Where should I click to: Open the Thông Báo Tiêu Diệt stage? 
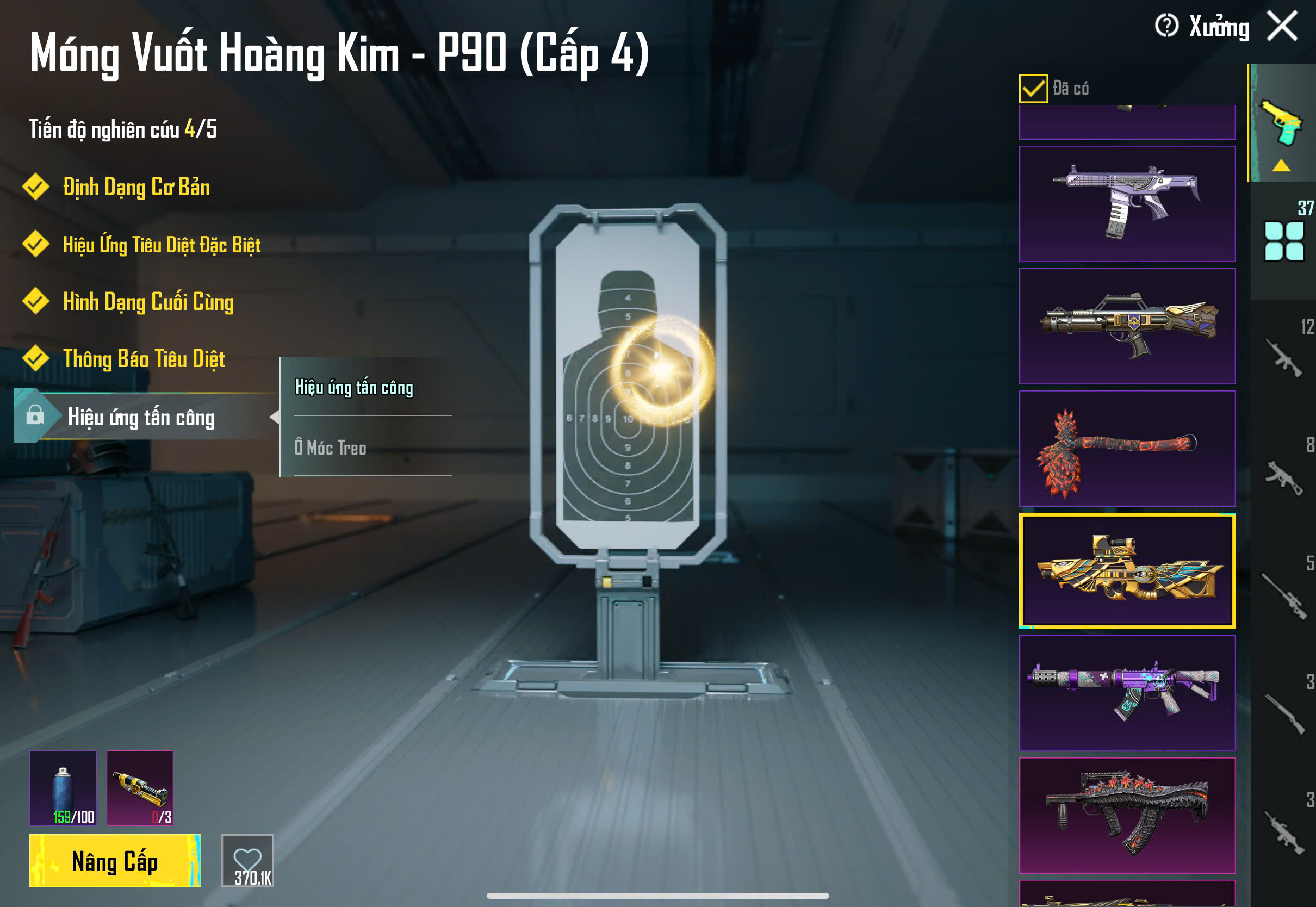144,359
